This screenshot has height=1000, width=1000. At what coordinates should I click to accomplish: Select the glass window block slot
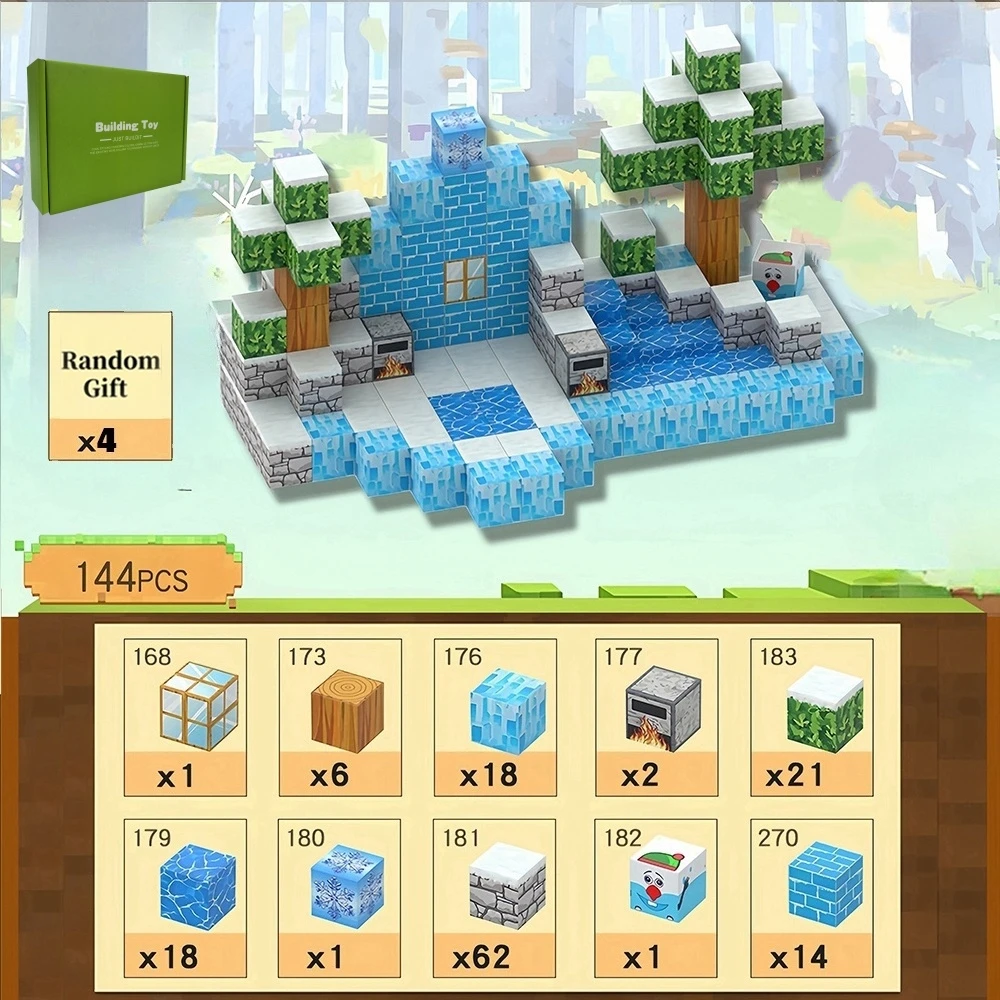pyautogui.click(x=185, y=717)
